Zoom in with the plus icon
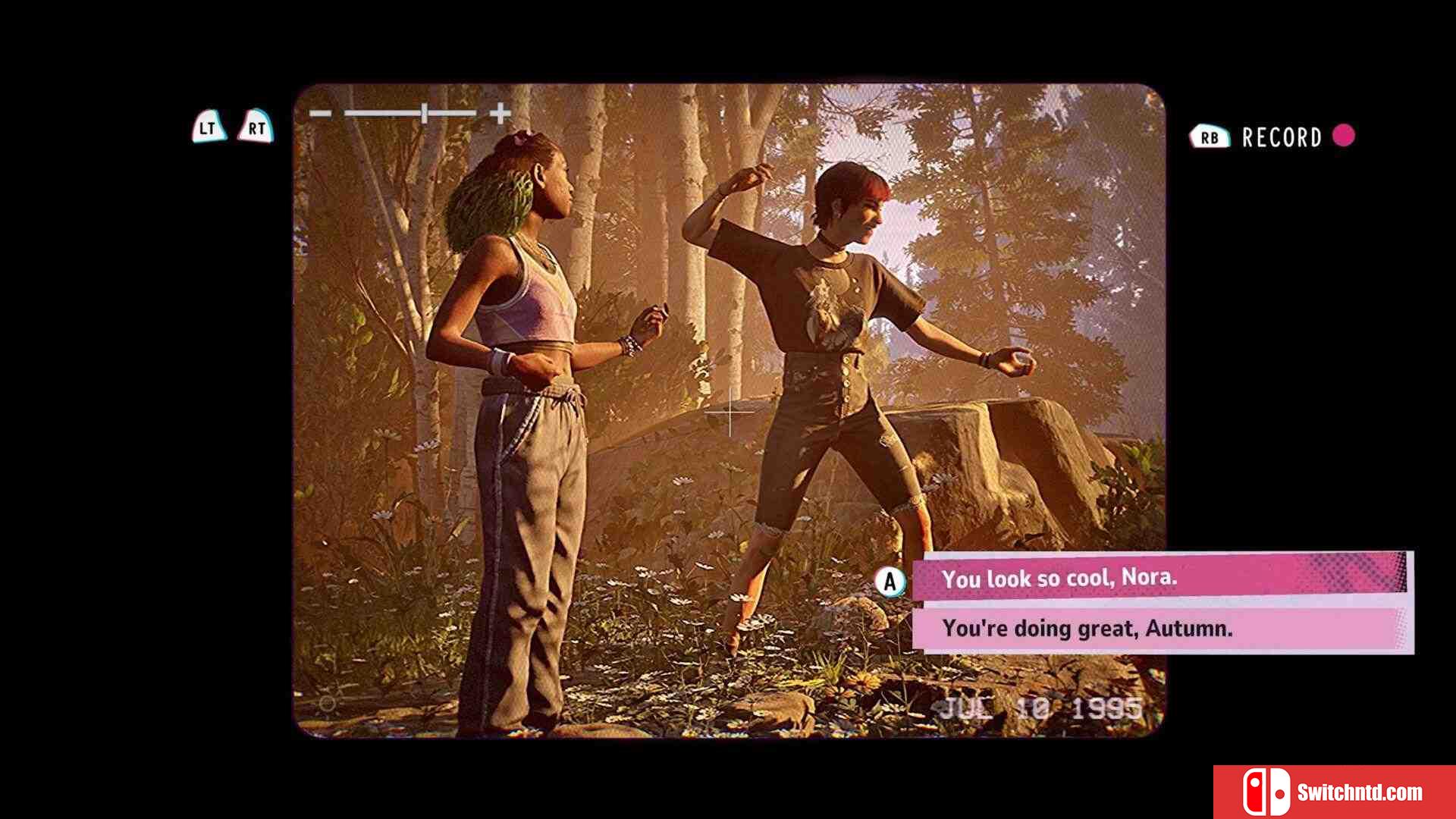The height and width of the screenshot is (819, 1456). coord(500,114)
